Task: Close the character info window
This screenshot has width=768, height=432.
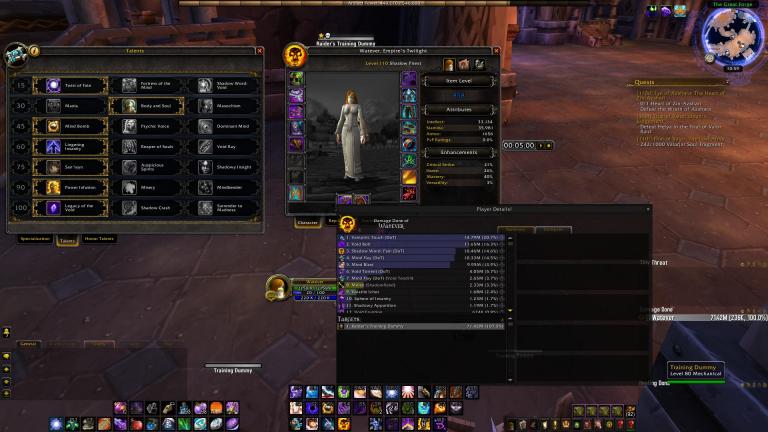Action: [x=494, y=49]
